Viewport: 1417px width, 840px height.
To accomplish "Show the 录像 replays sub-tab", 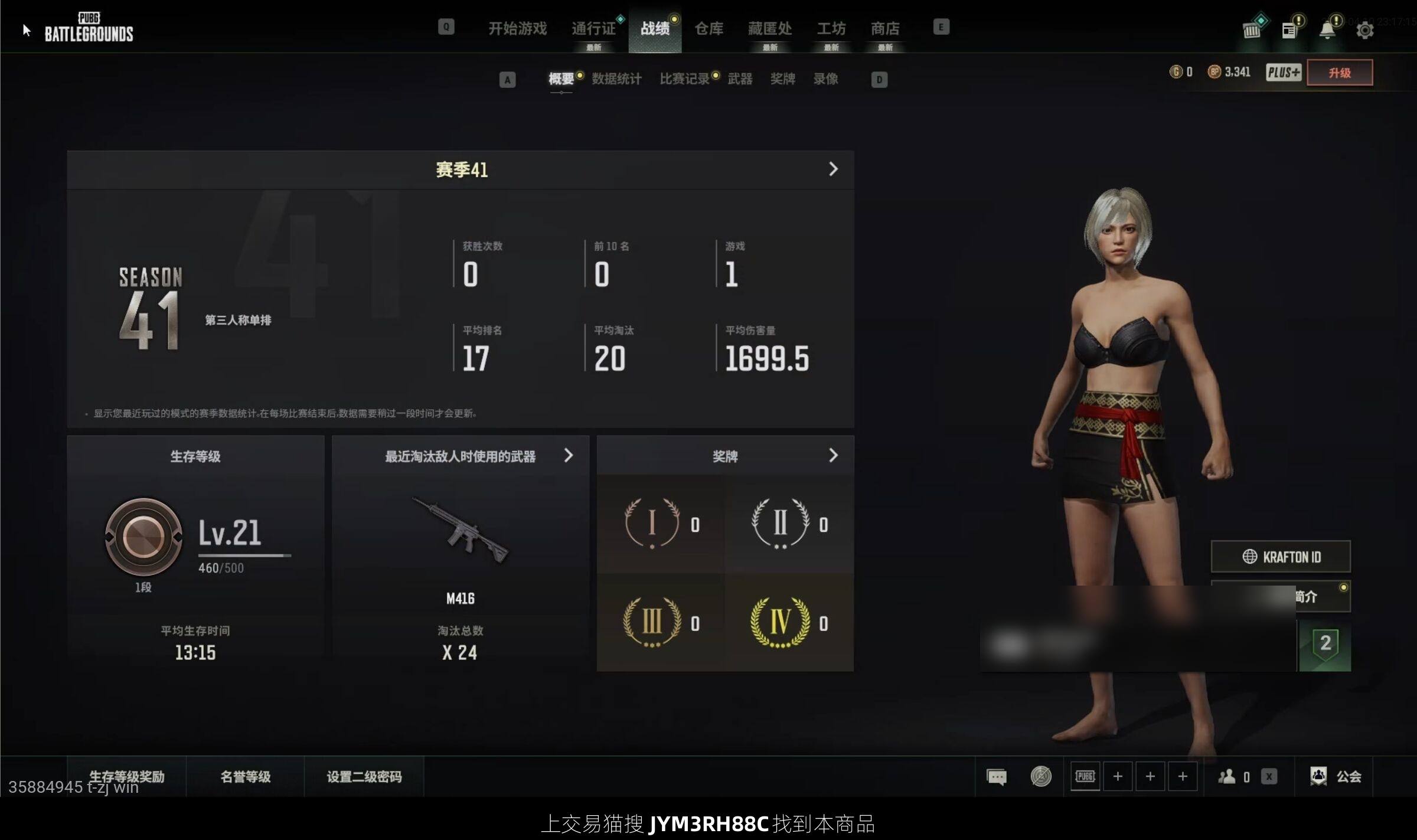I will coord(825,79).
